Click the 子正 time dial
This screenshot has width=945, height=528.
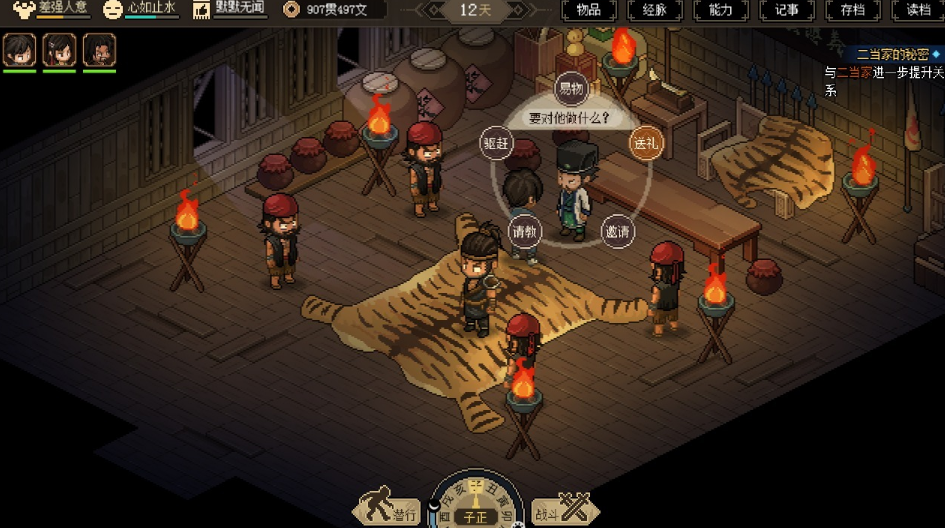[x=476, y=515]
